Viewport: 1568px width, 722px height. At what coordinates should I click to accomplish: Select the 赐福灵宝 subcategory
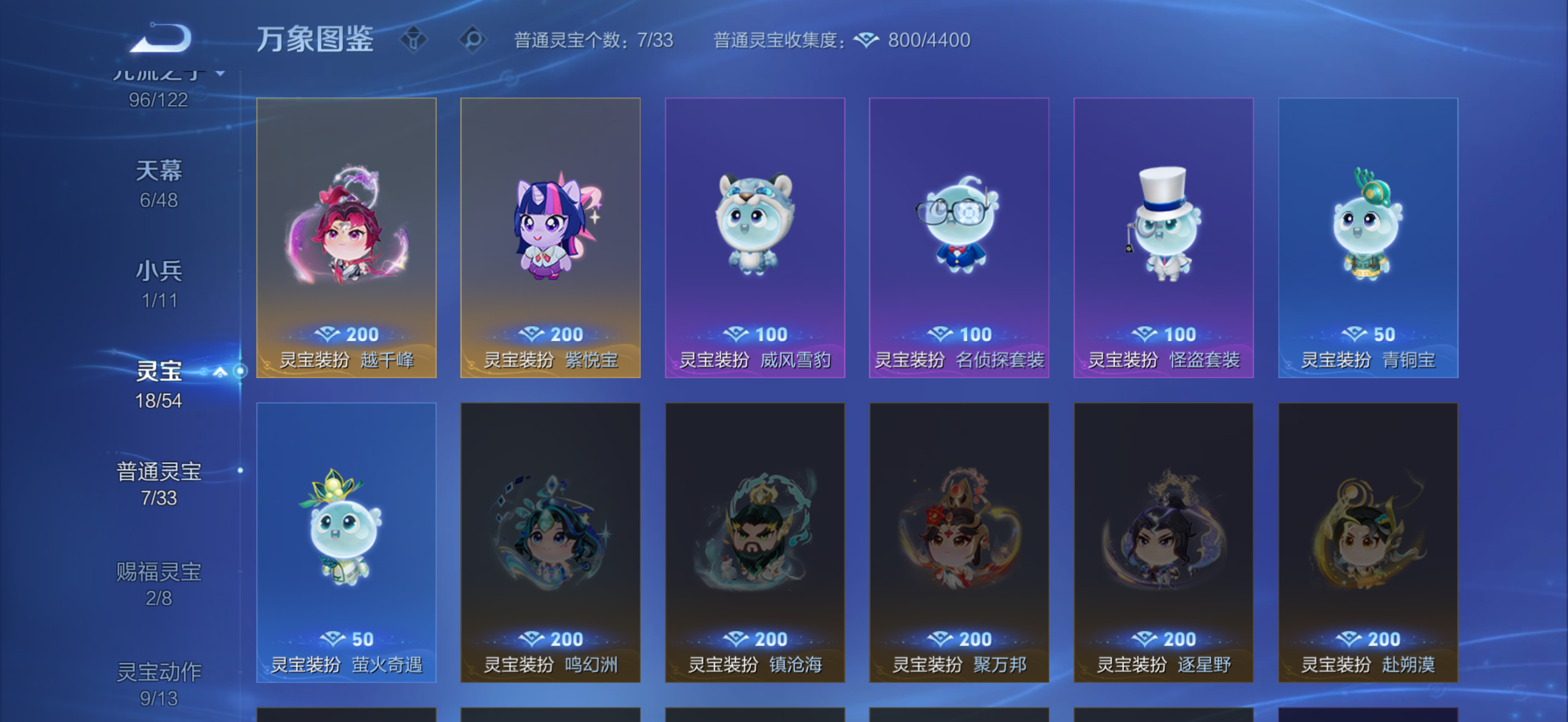point(160,571)
